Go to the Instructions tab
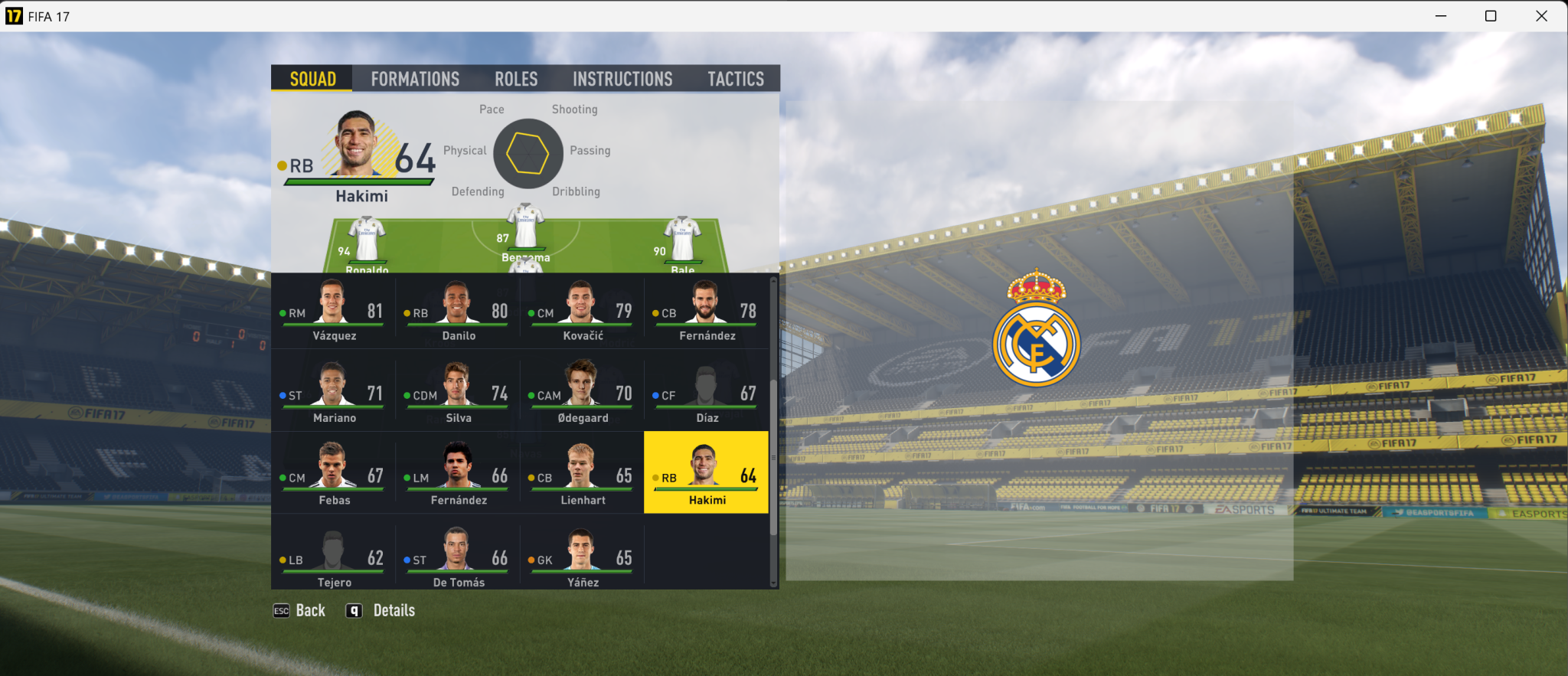This screenshot has width=1568, height=676. click(622, 79)
